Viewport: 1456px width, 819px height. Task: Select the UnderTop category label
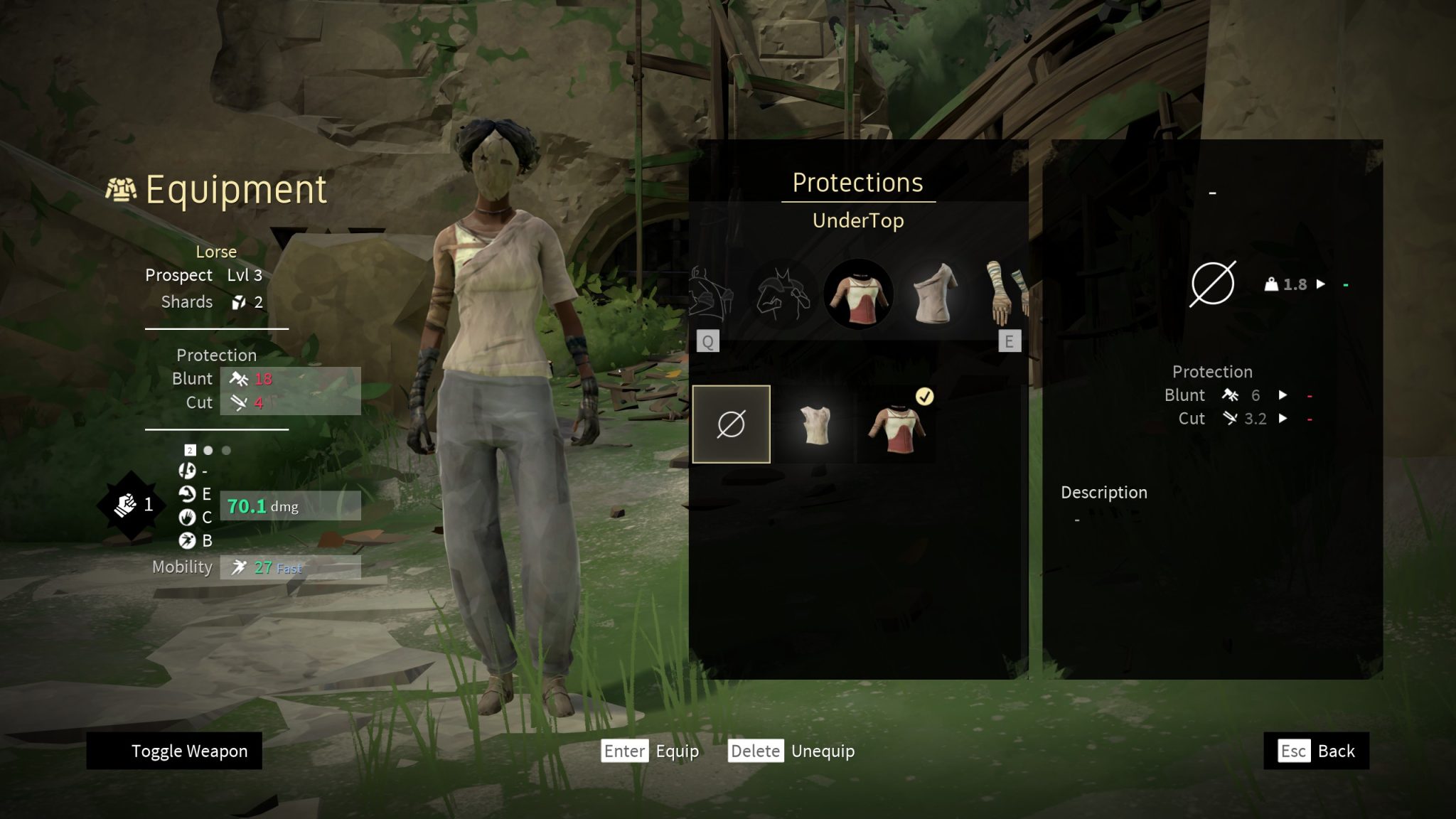pos(858,221)
